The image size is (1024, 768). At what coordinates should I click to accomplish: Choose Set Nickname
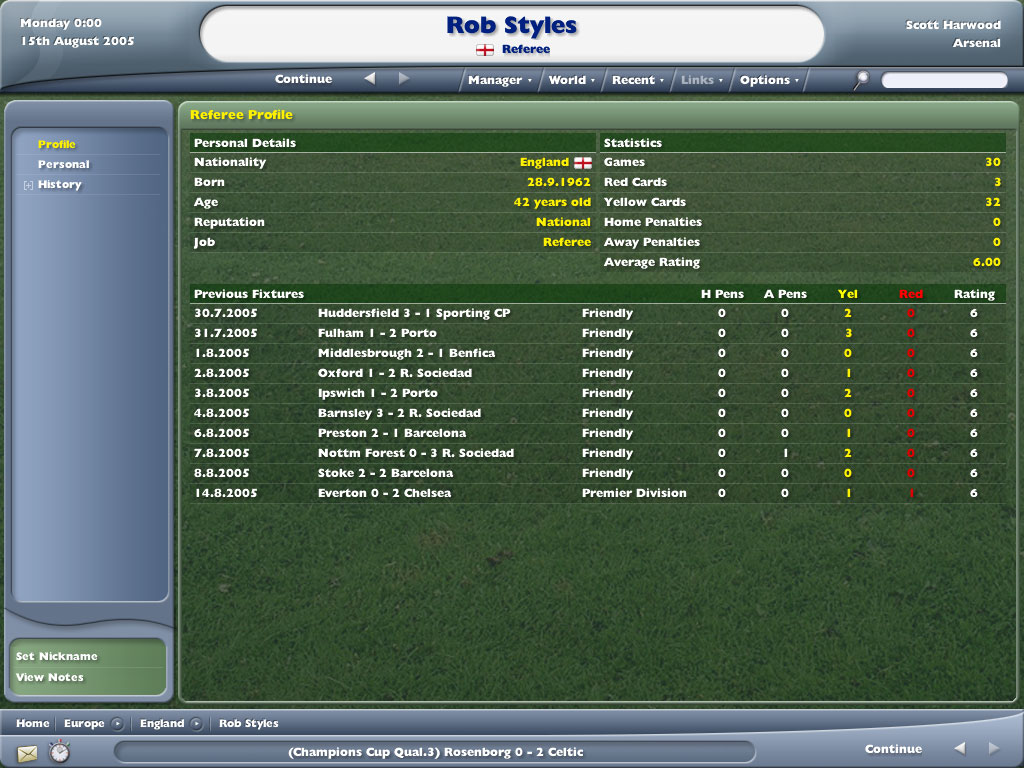point(57,656)
